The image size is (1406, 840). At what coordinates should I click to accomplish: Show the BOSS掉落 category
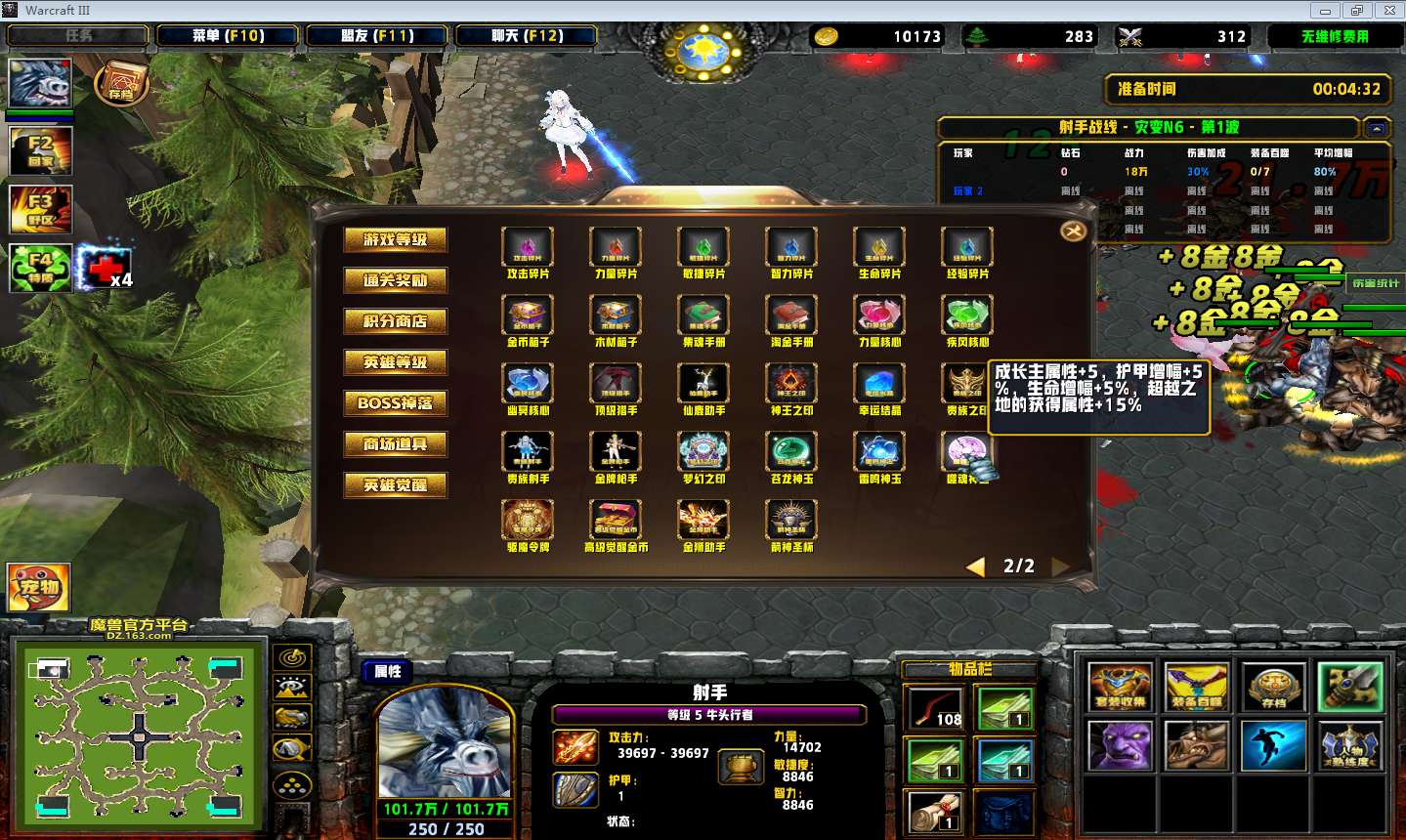(x=395, y=403)
